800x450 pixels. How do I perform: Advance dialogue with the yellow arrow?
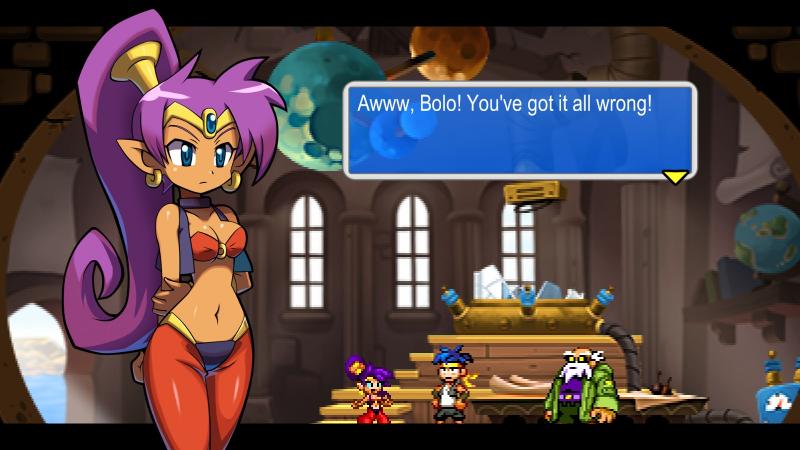click(x=676, y=177)
